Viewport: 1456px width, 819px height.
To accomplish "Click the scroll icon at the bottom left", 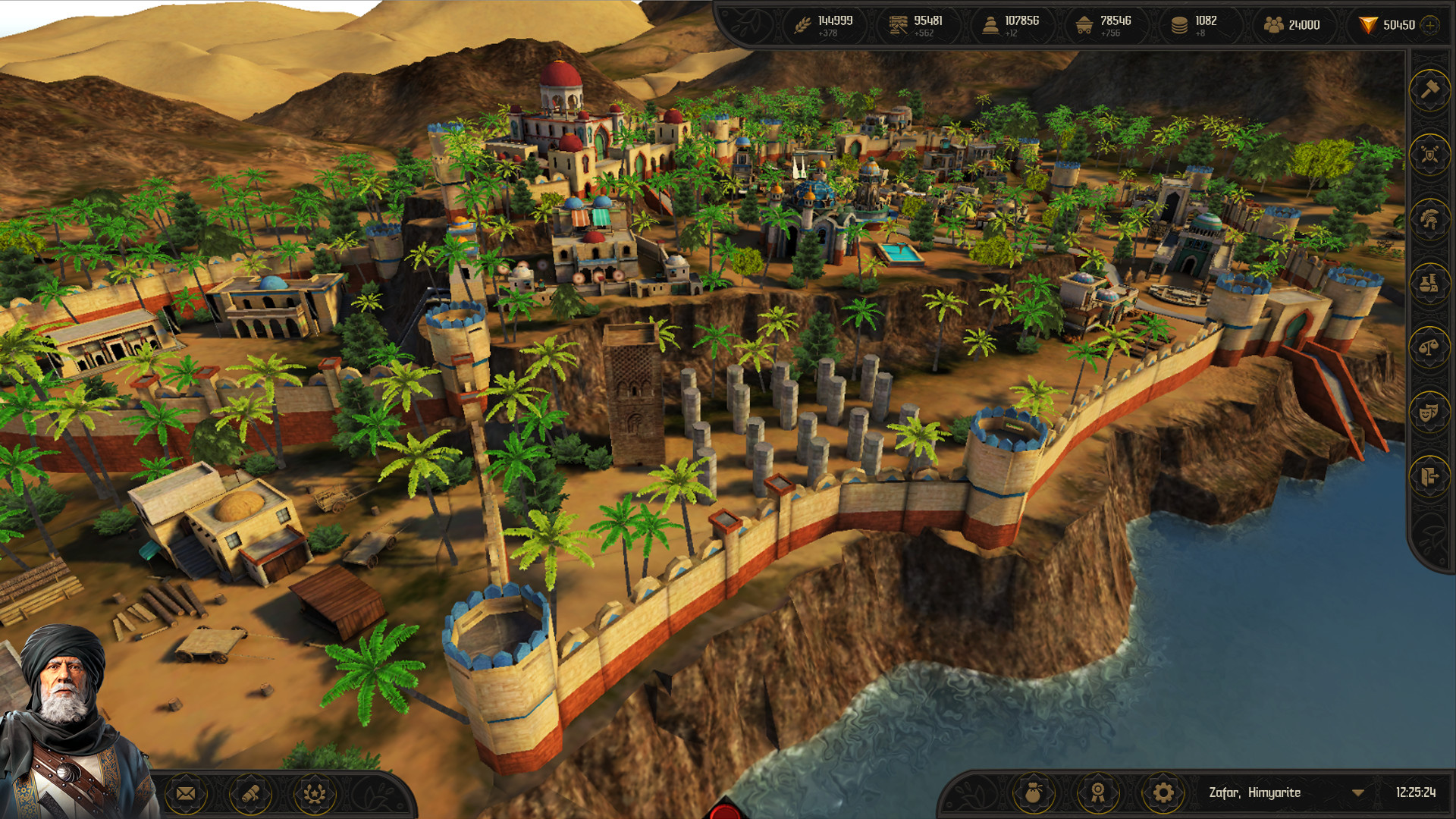I will pos(249,793).
